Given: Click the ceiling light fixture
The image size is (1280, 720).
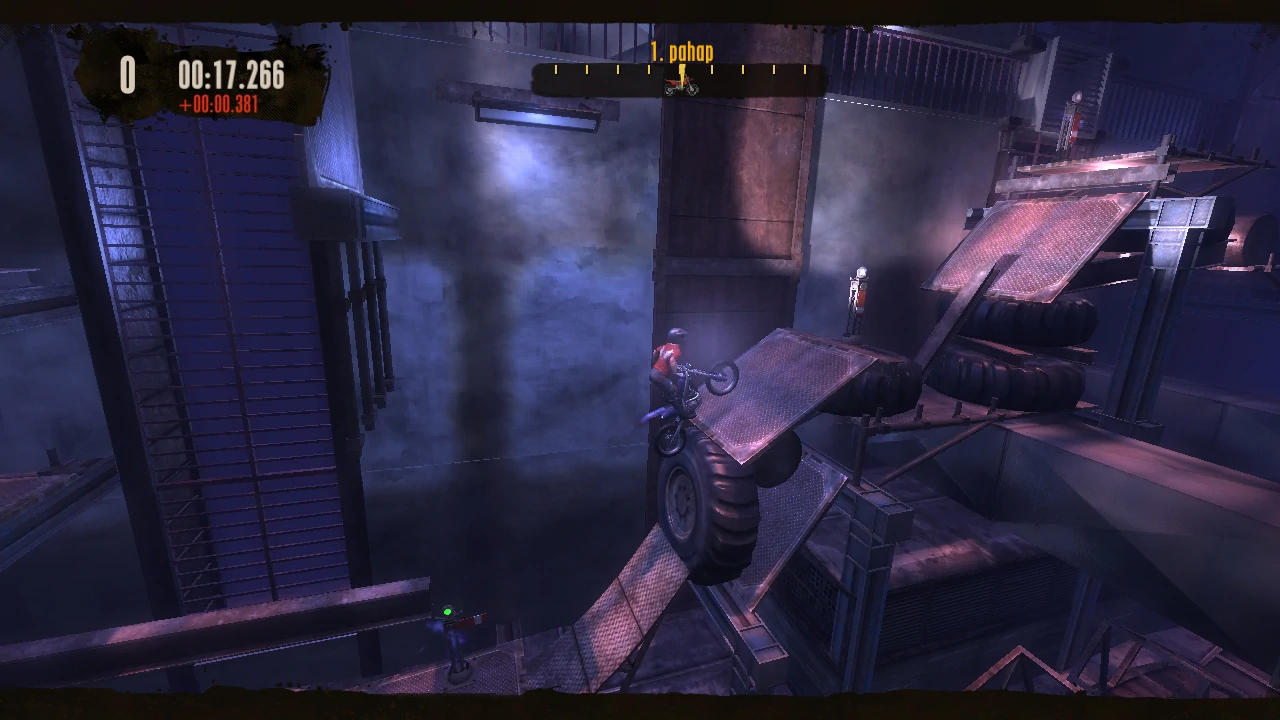Looking at the screenshot, I should [x=535, y=115].
